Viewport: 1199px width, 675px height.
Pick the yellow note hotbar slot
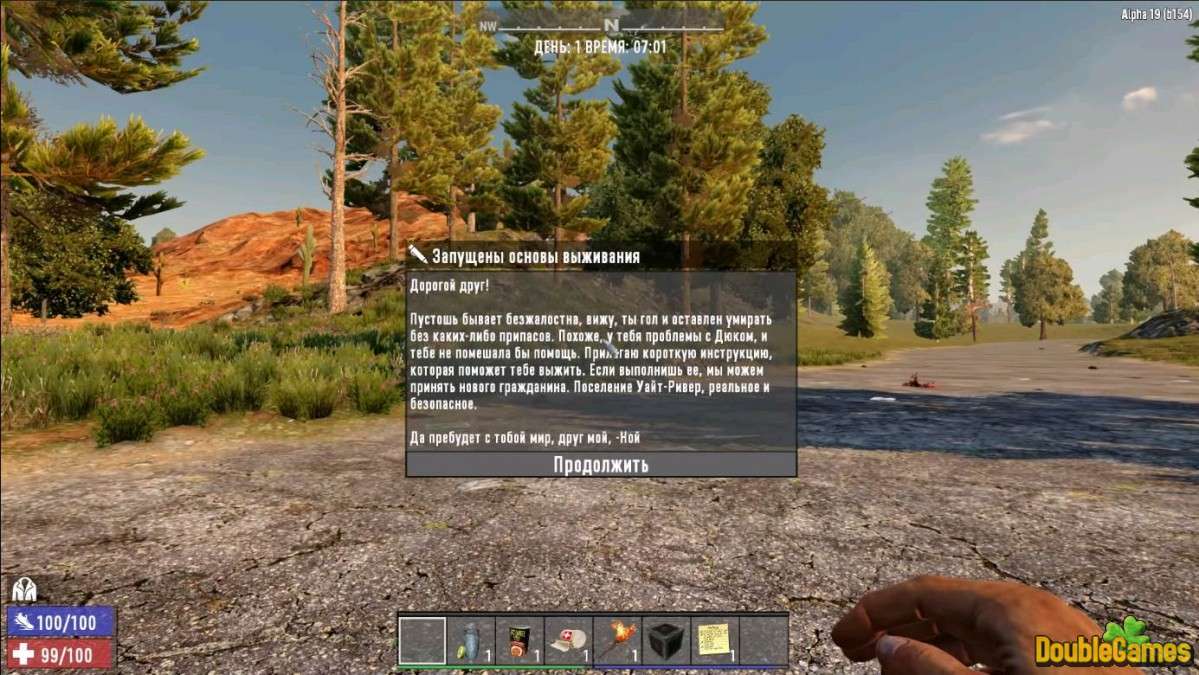[x=714, y=640]
